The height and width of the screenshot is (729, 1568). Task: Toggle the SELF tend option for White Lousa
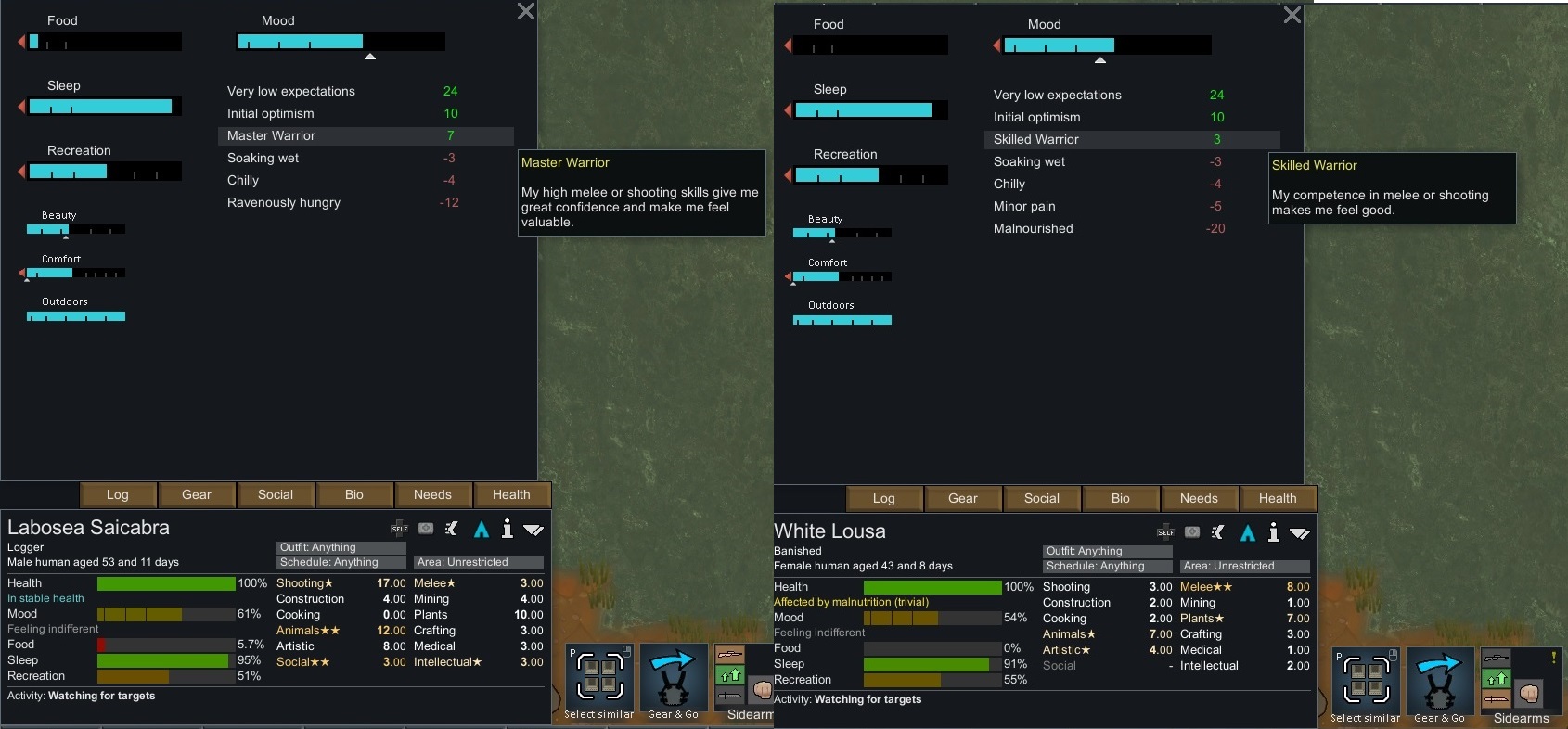1164,533
